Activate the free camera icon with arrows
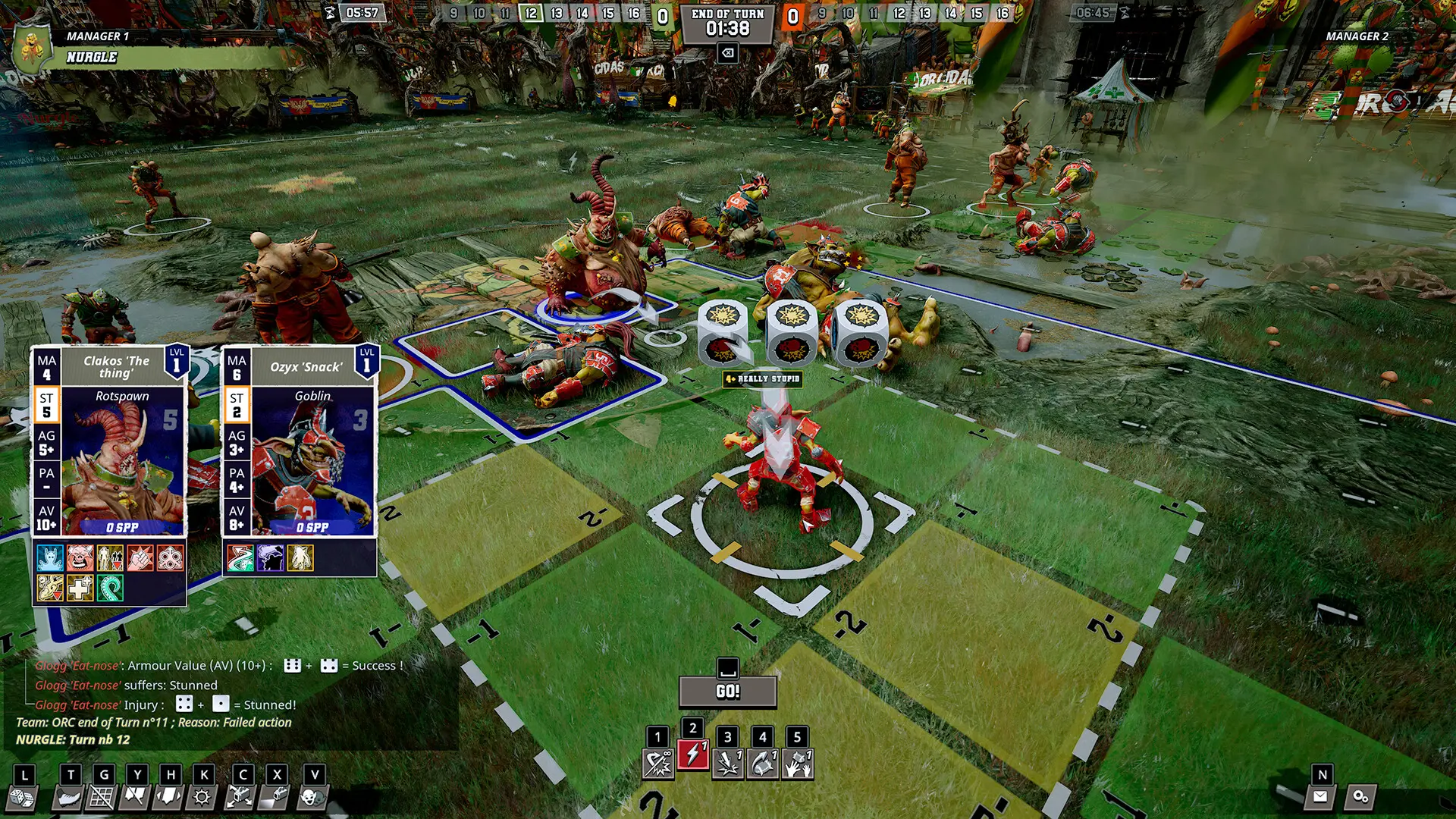The height and width of the screenshot is (819, 1456). (240, 798)
